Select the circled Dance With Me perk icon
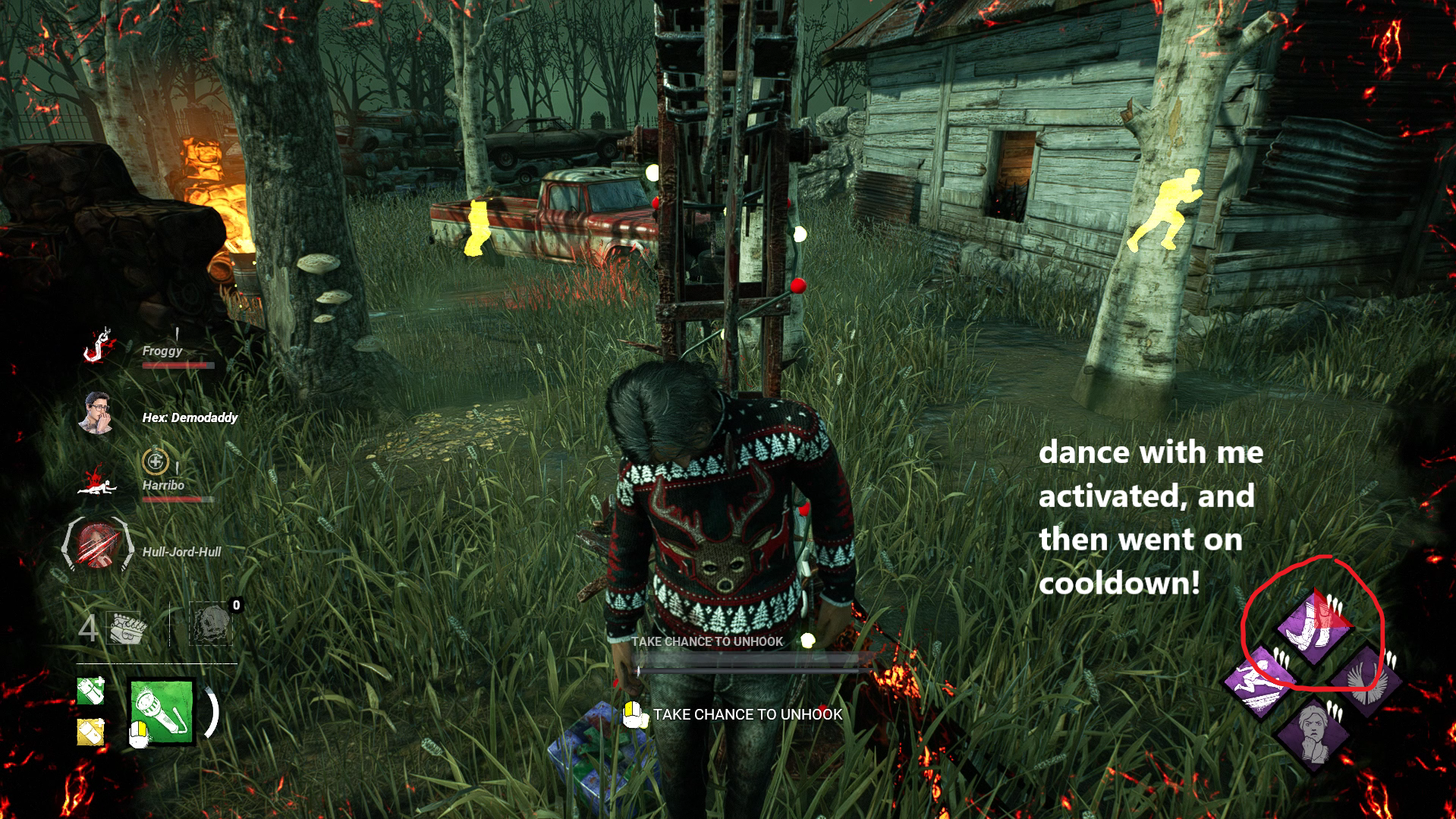Image resolution: width=1456 pixels, height=819 pixels. click(1314, 624)
